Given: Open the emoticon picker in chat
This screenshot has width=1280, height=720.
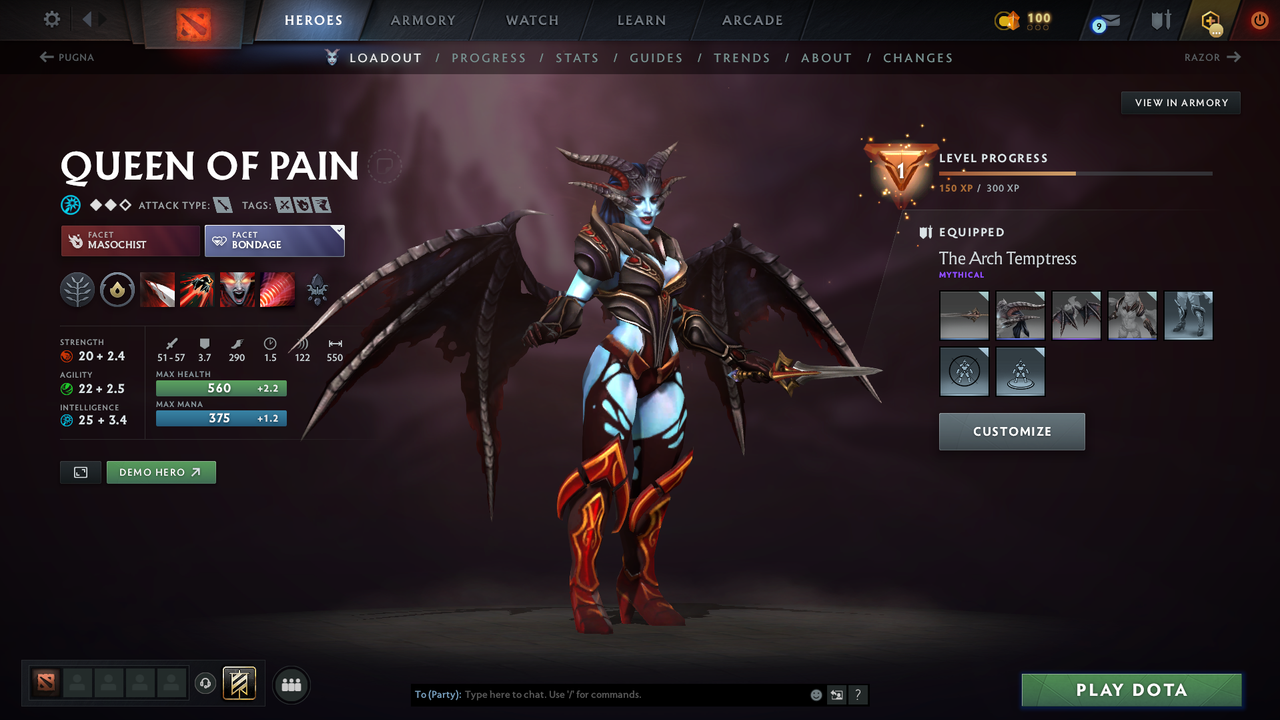Looking at the screenshot, I should tap(815, 694).
